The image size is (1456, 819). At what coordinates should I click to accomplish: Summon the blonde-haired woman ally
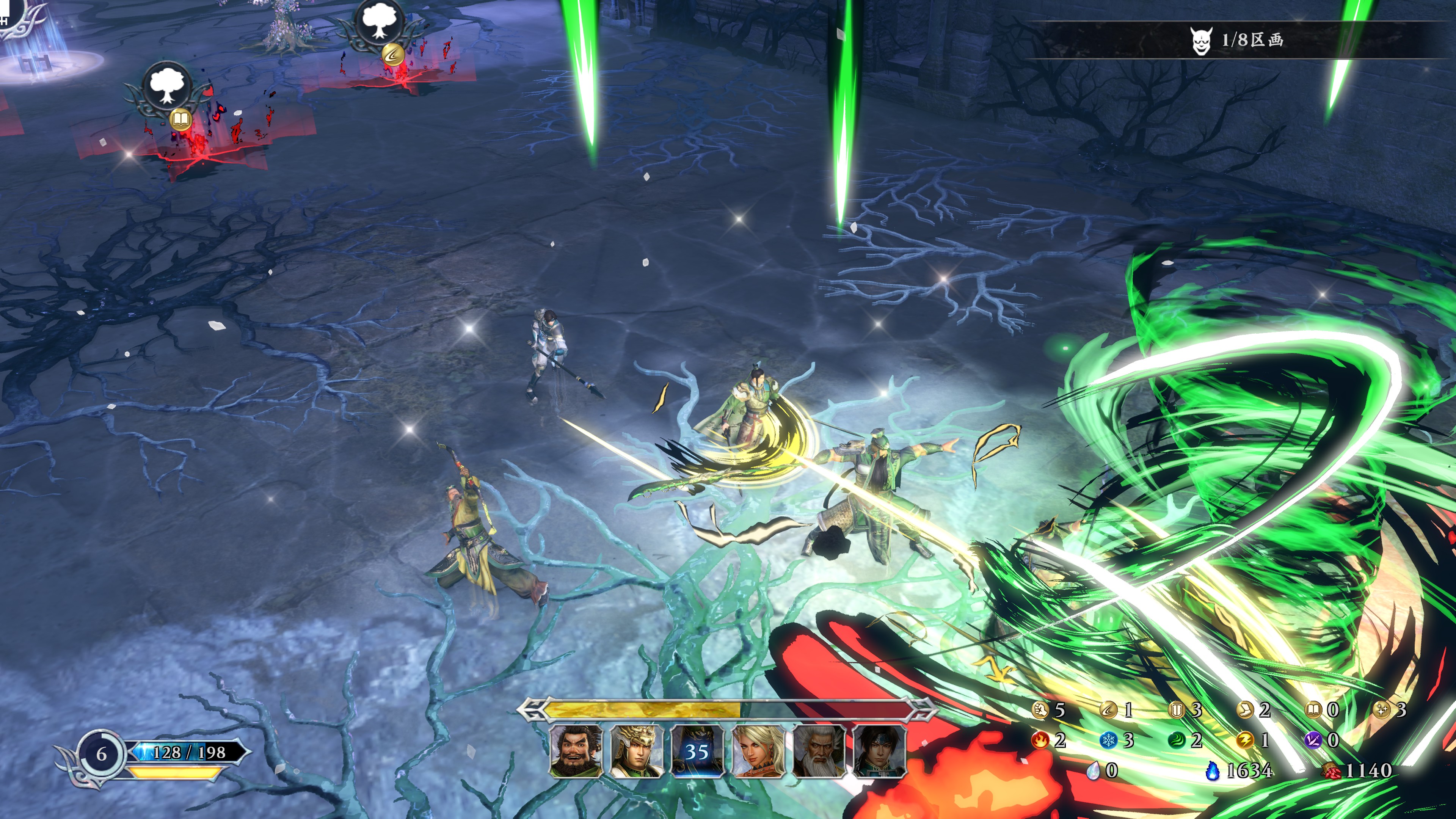(758, 751)
